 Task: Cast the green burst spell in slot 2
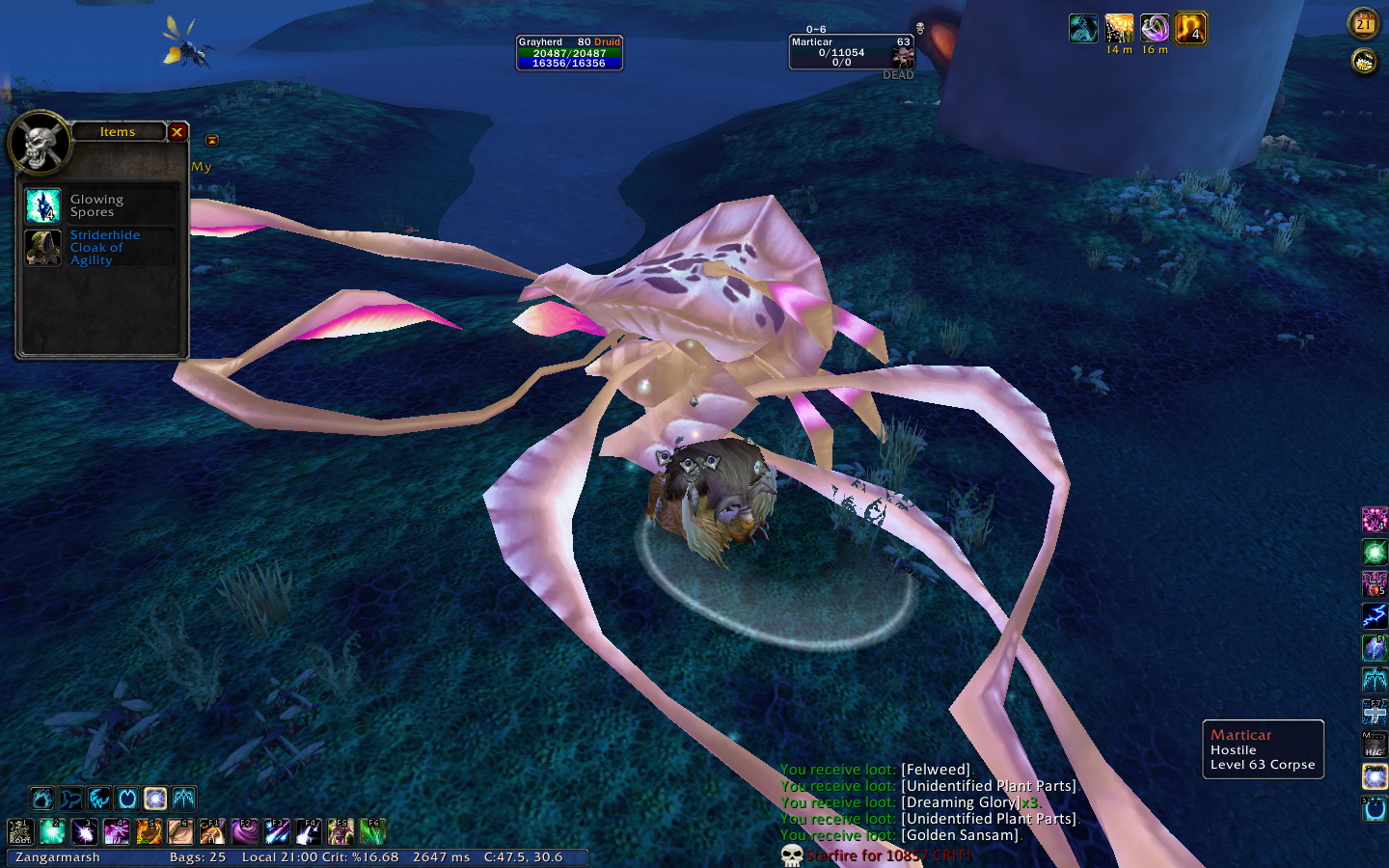point(52,831)
